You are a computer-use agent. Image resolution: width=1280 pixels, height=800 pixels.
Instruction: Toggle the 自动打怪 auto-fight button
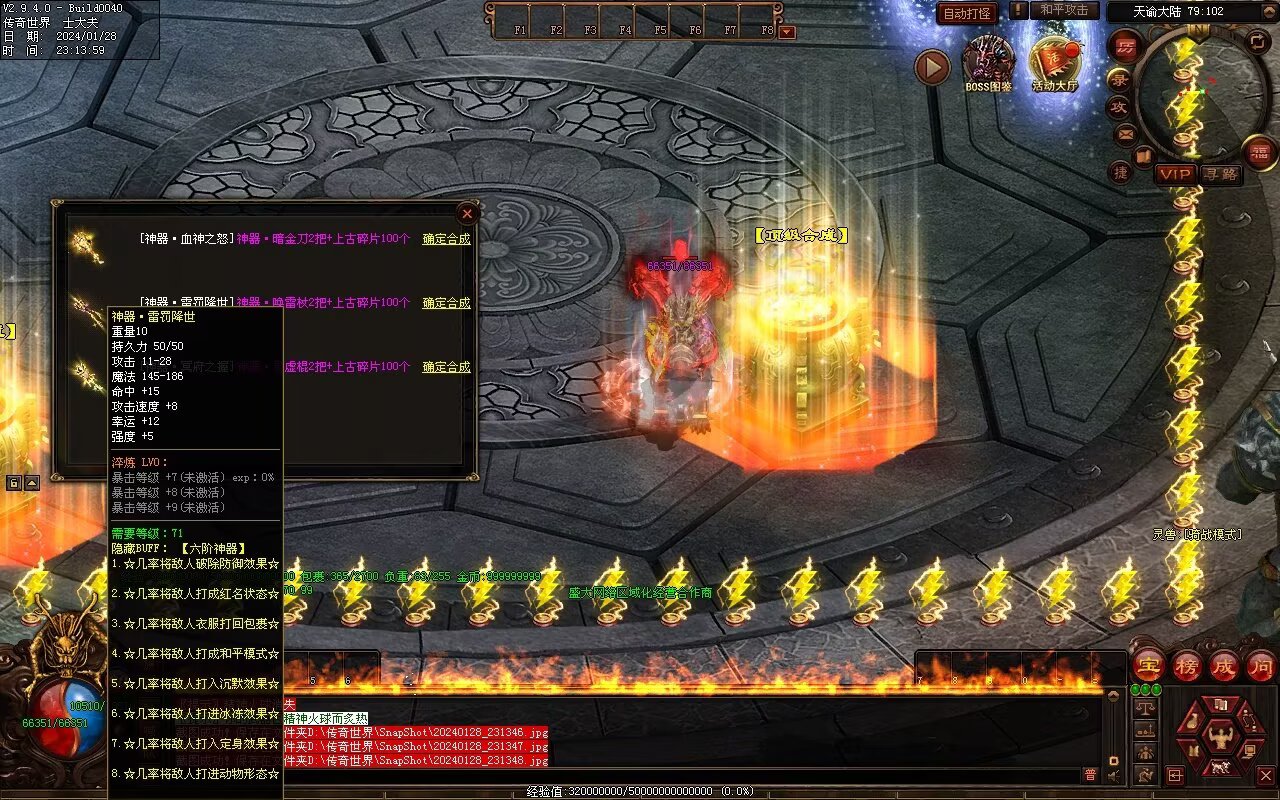click(967, 13)
